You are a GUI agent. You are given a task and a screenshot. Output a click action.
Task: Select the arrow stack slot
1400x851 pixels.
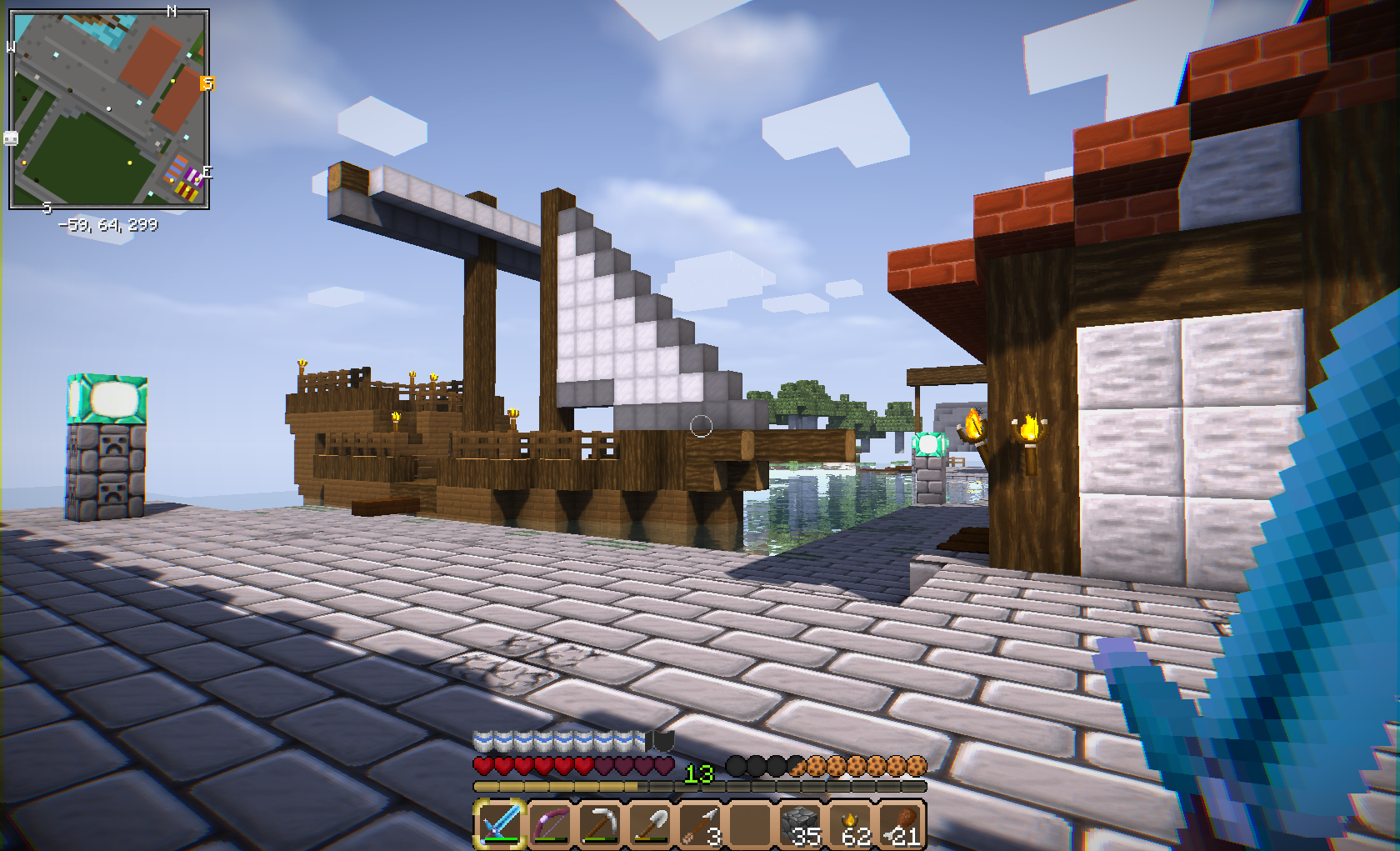tap(700, 823)
